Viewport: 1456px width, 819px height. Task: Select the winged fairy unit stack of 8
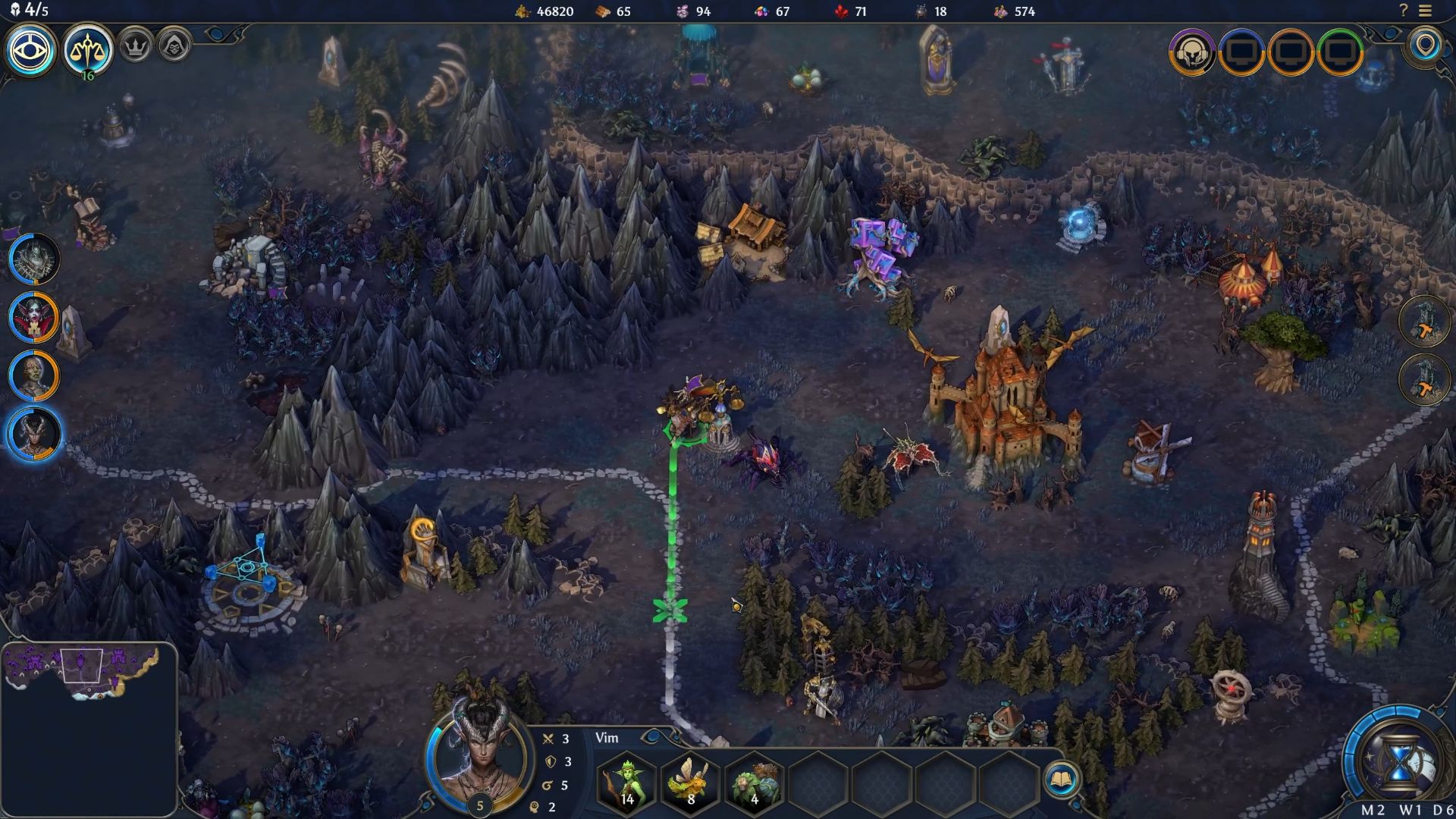click(690, 781)
